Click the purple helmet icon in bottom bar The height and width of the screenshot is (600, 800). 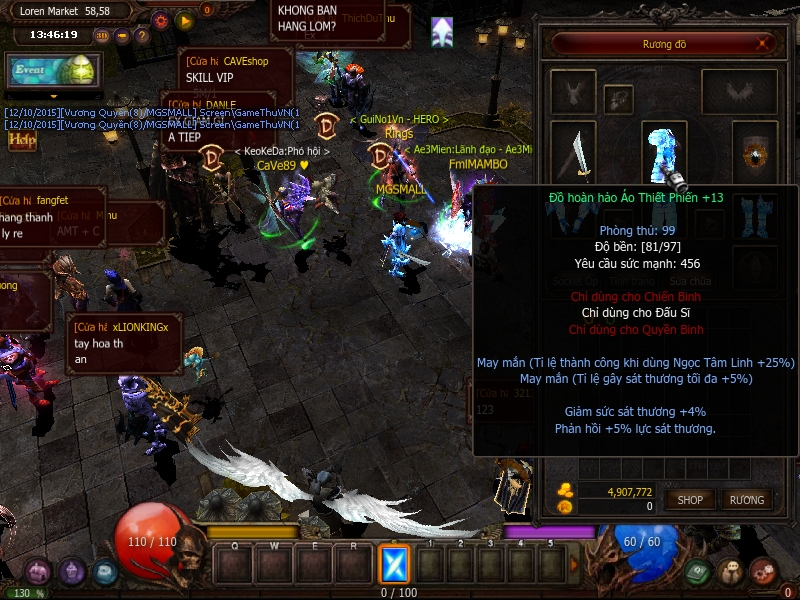72,572
